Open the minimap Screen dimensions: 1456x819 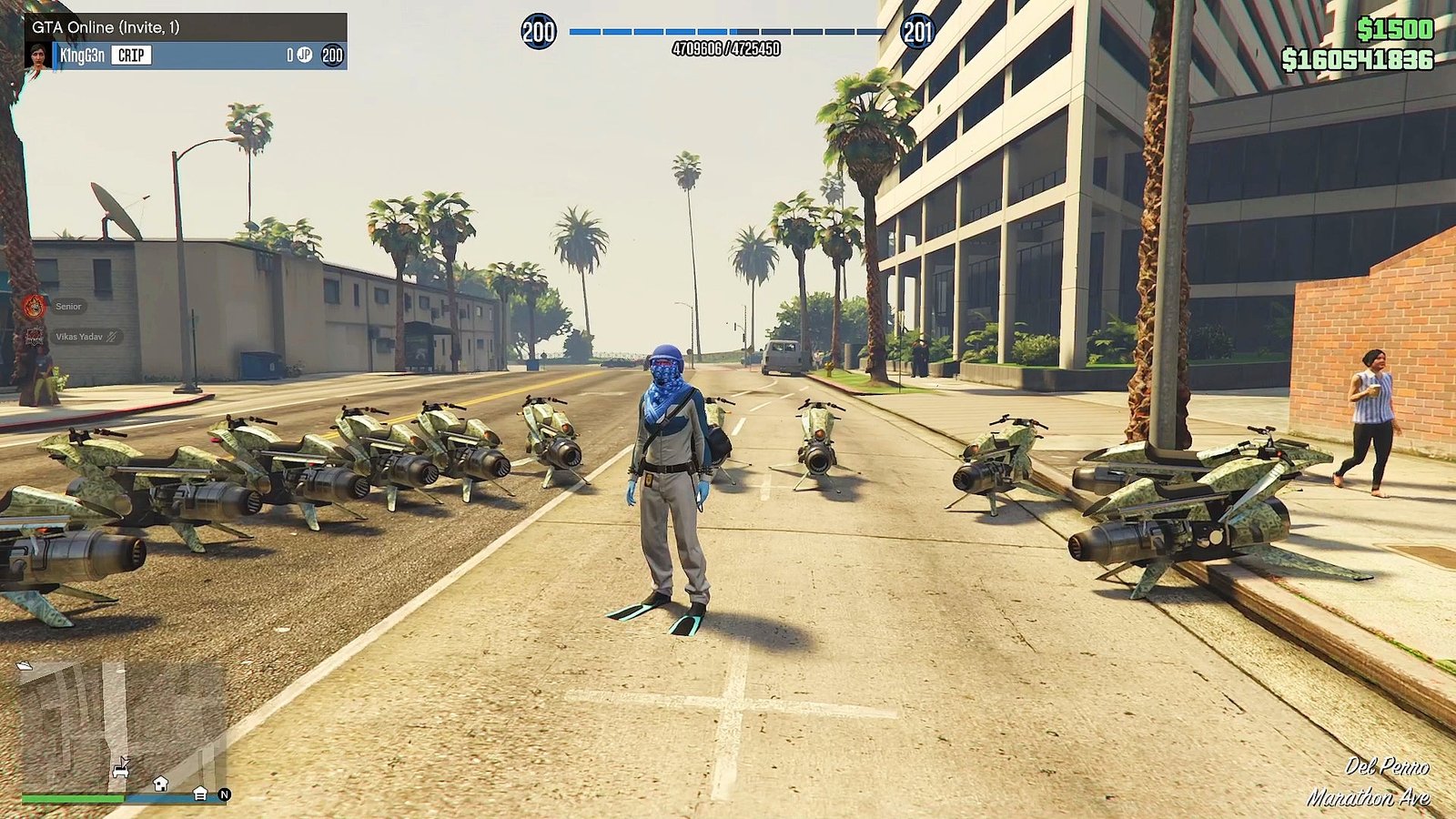coord(121,726)
